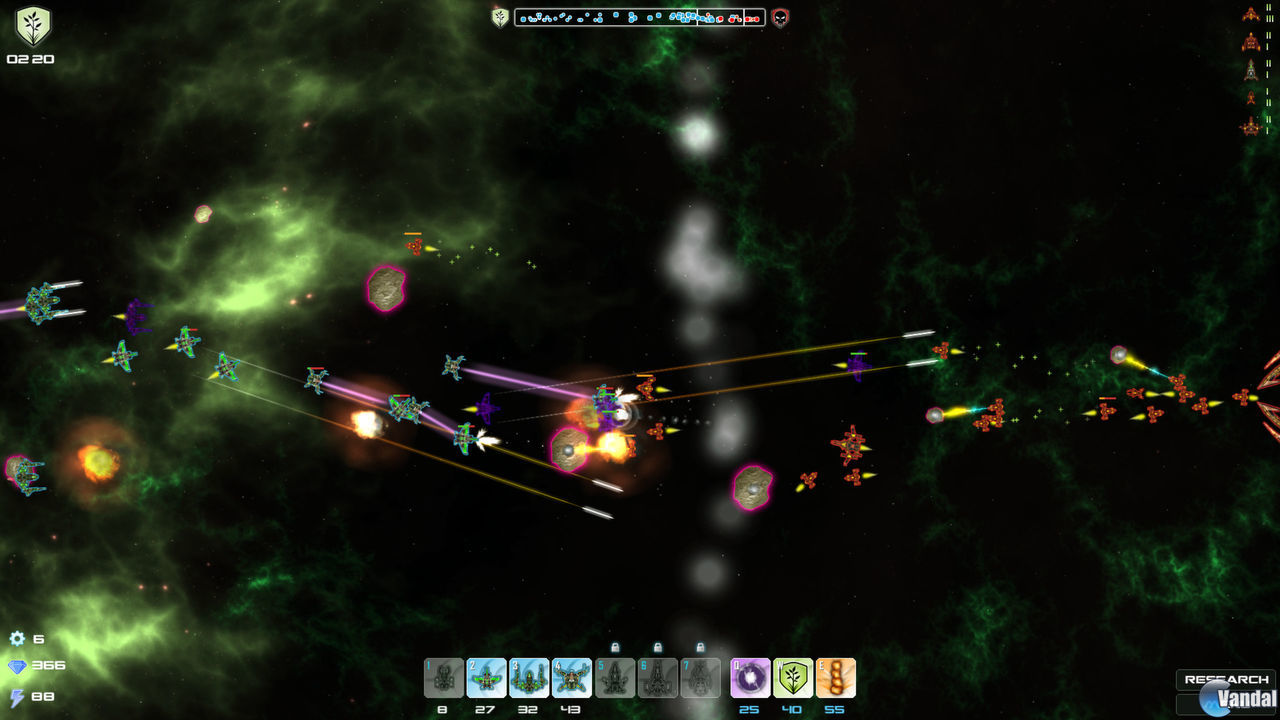Viewport: 1280px width, 720px height.
Task: Select the fighter ship in slot 2
Action: pos(485,678)
